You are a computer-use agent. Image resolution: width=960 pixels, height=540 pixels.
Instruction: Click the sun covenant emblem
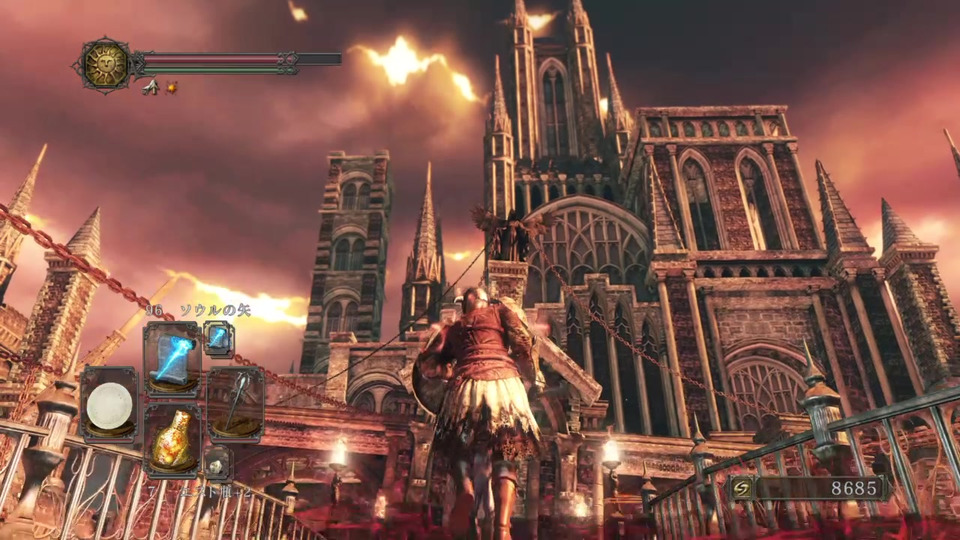104,64
